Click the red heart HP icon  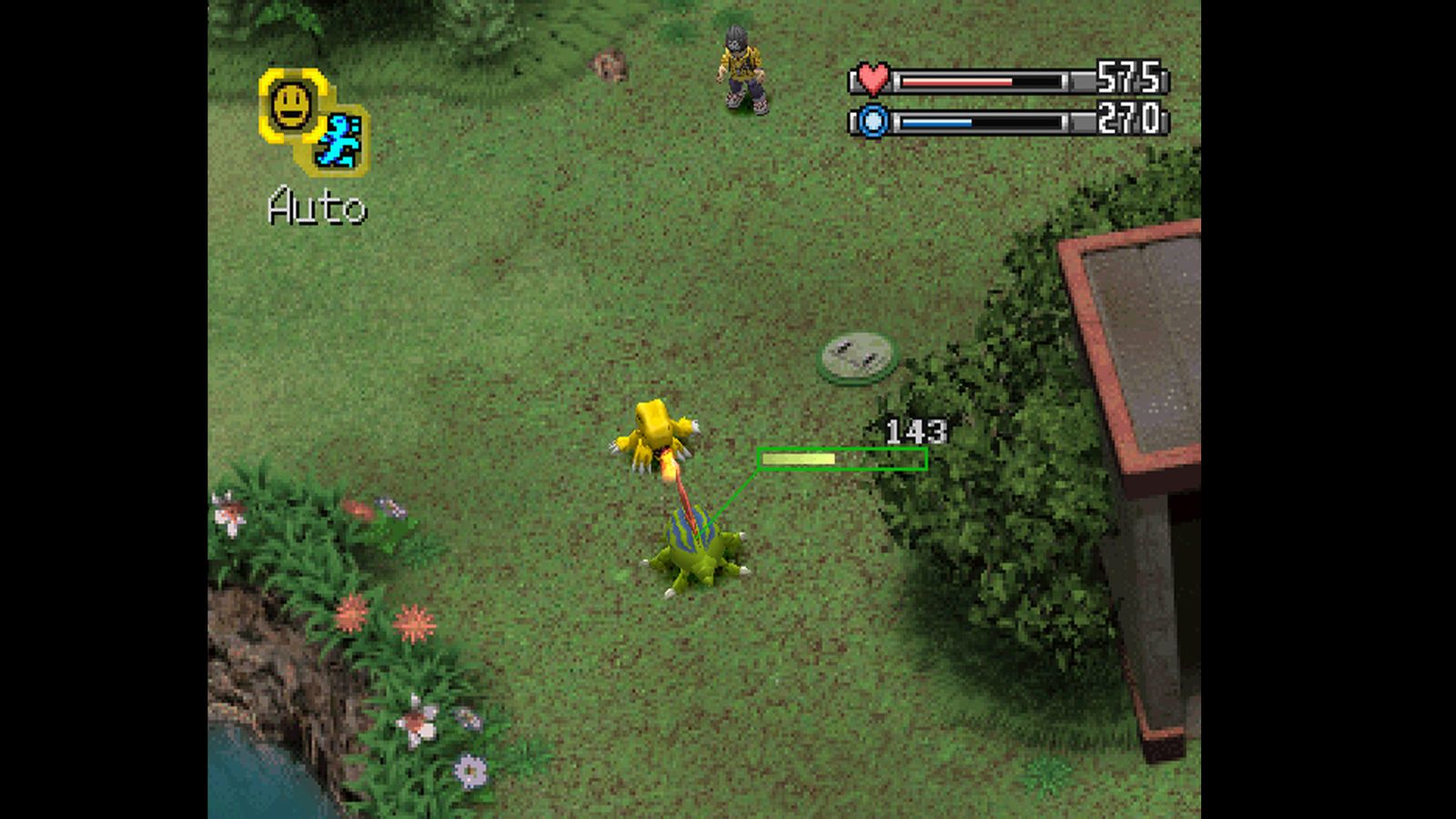[872, 81]
